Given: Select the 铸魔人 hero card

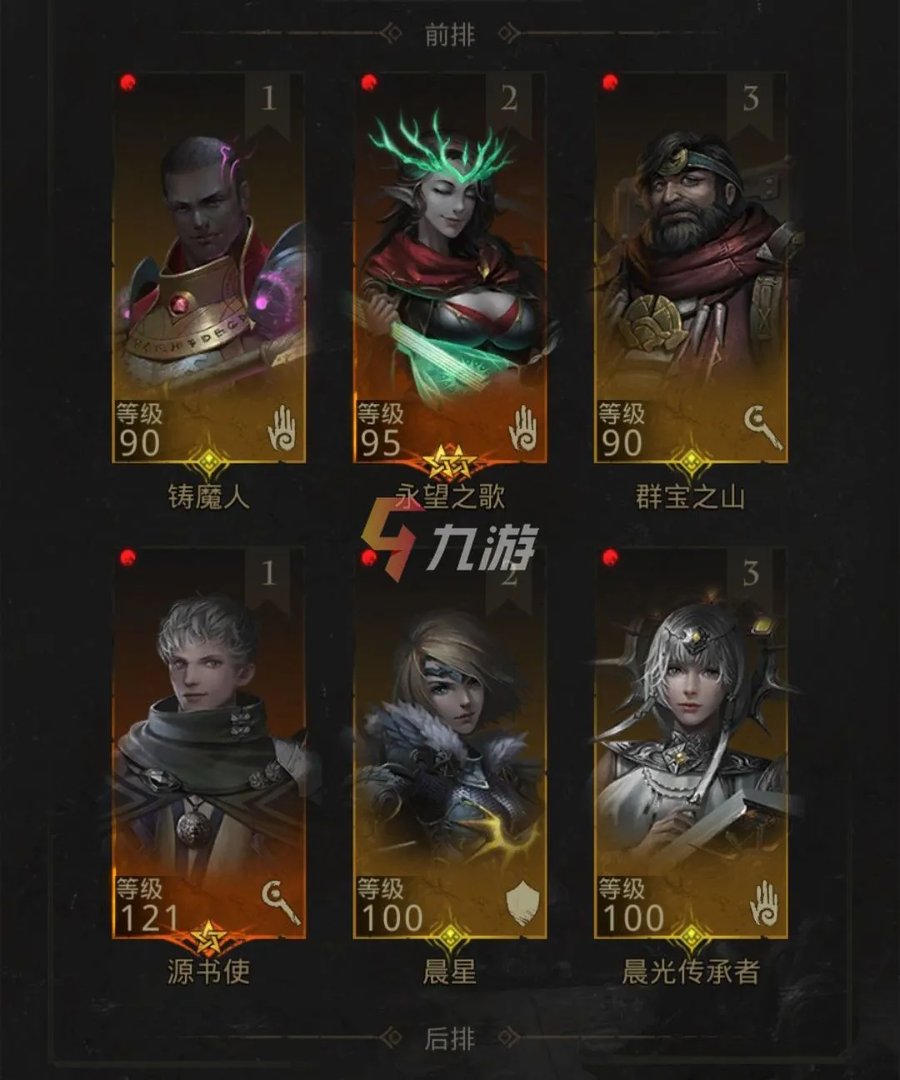Looking at the screenshot, I should 209,270.
